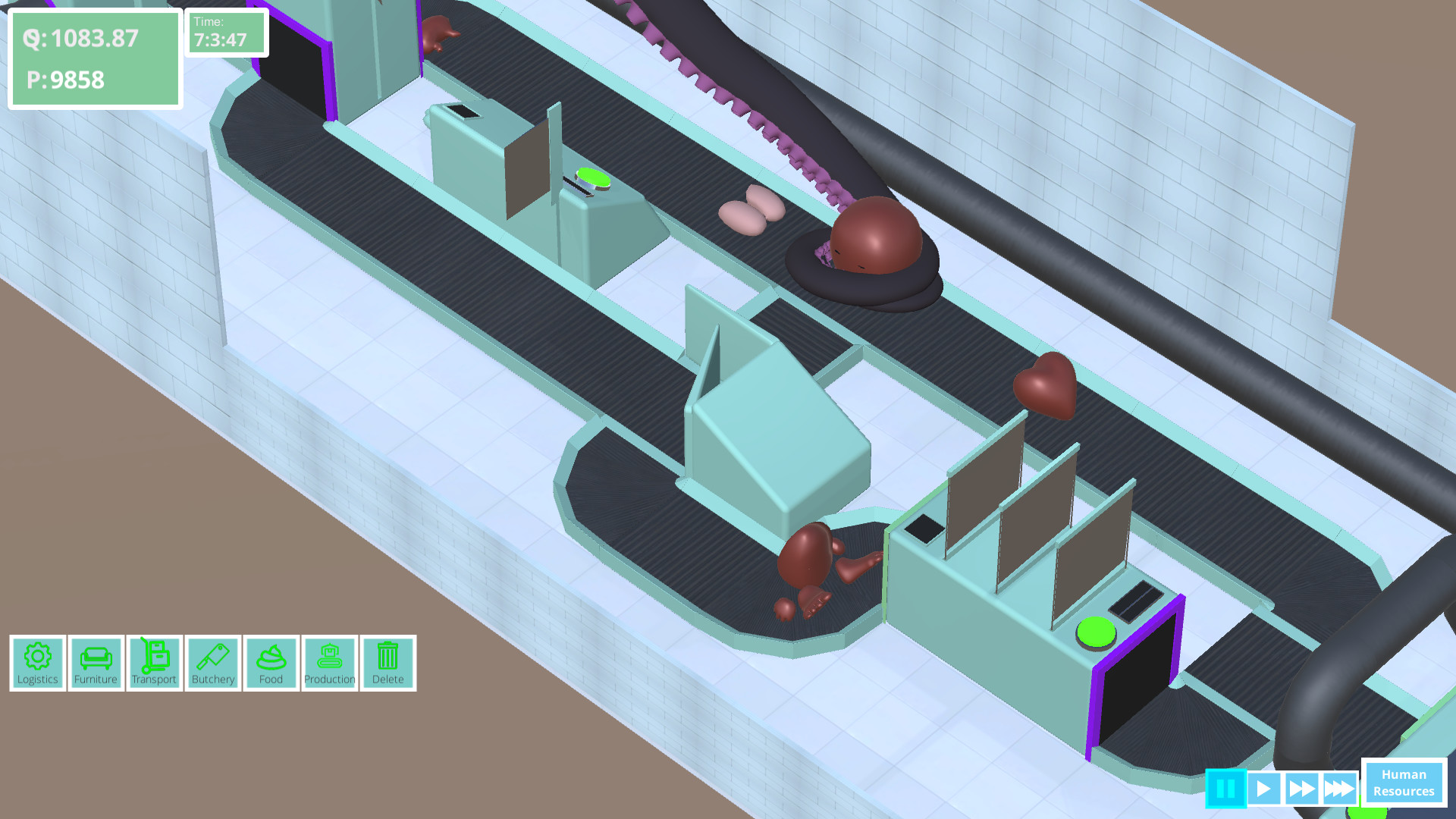1456x819 pixels.
Task: Click the coin icon in the stats panel
Action: pos(33,39)
